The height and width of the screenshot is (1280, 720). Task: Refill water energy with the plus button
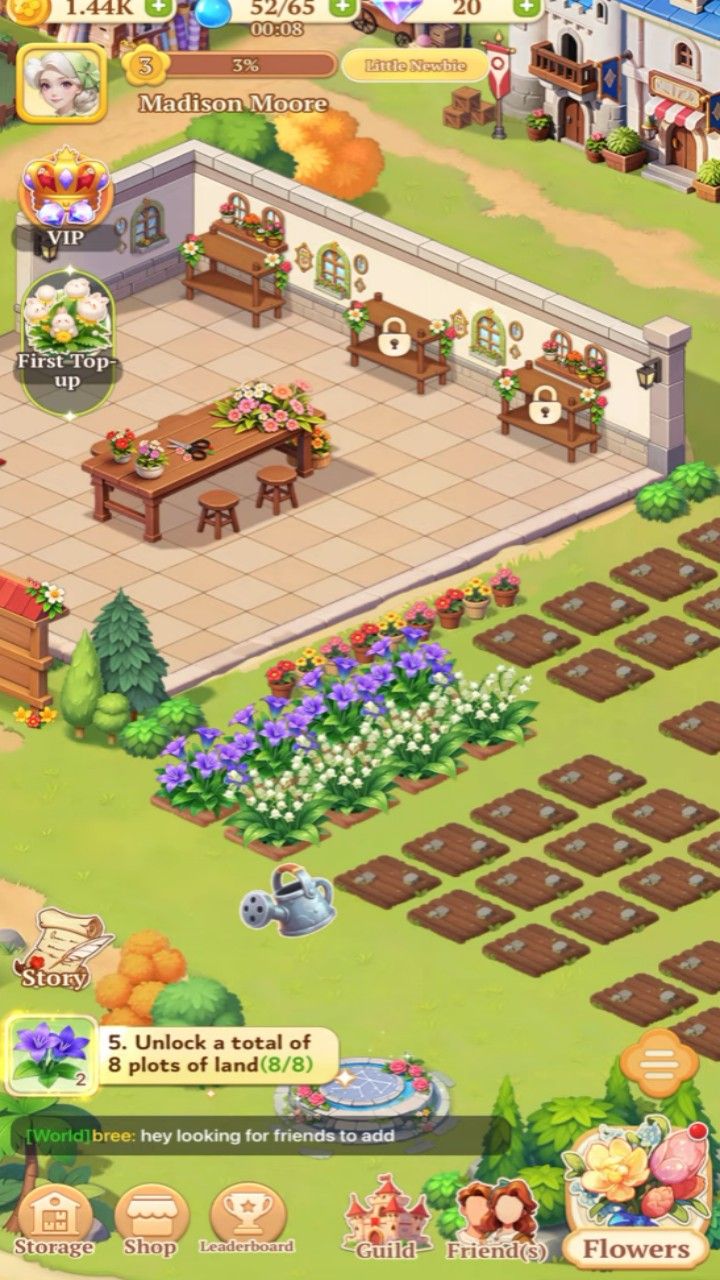[x=342, y=7]
